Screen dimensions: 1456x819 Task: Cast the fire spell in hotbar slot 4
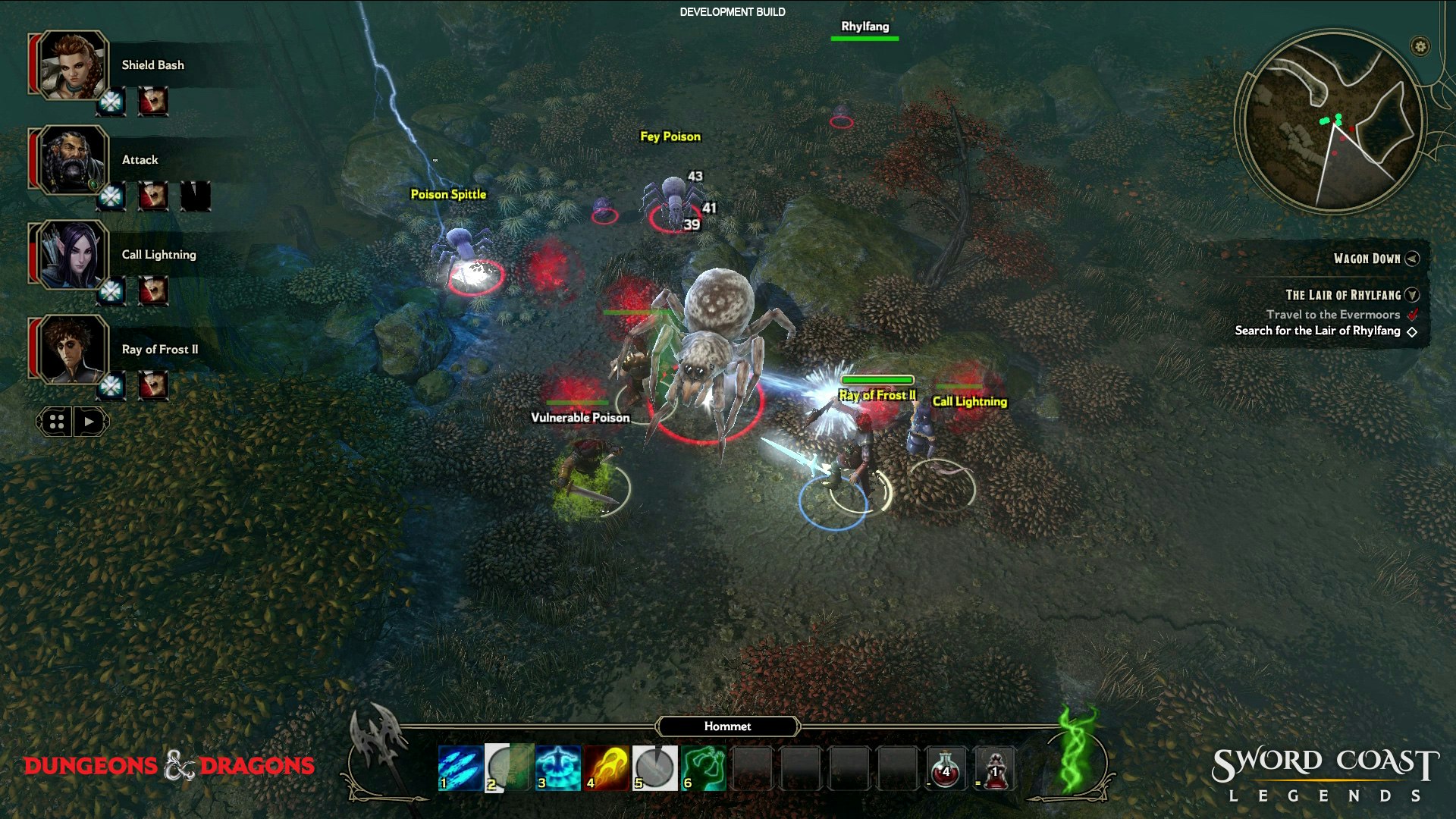tap(607, 767)
